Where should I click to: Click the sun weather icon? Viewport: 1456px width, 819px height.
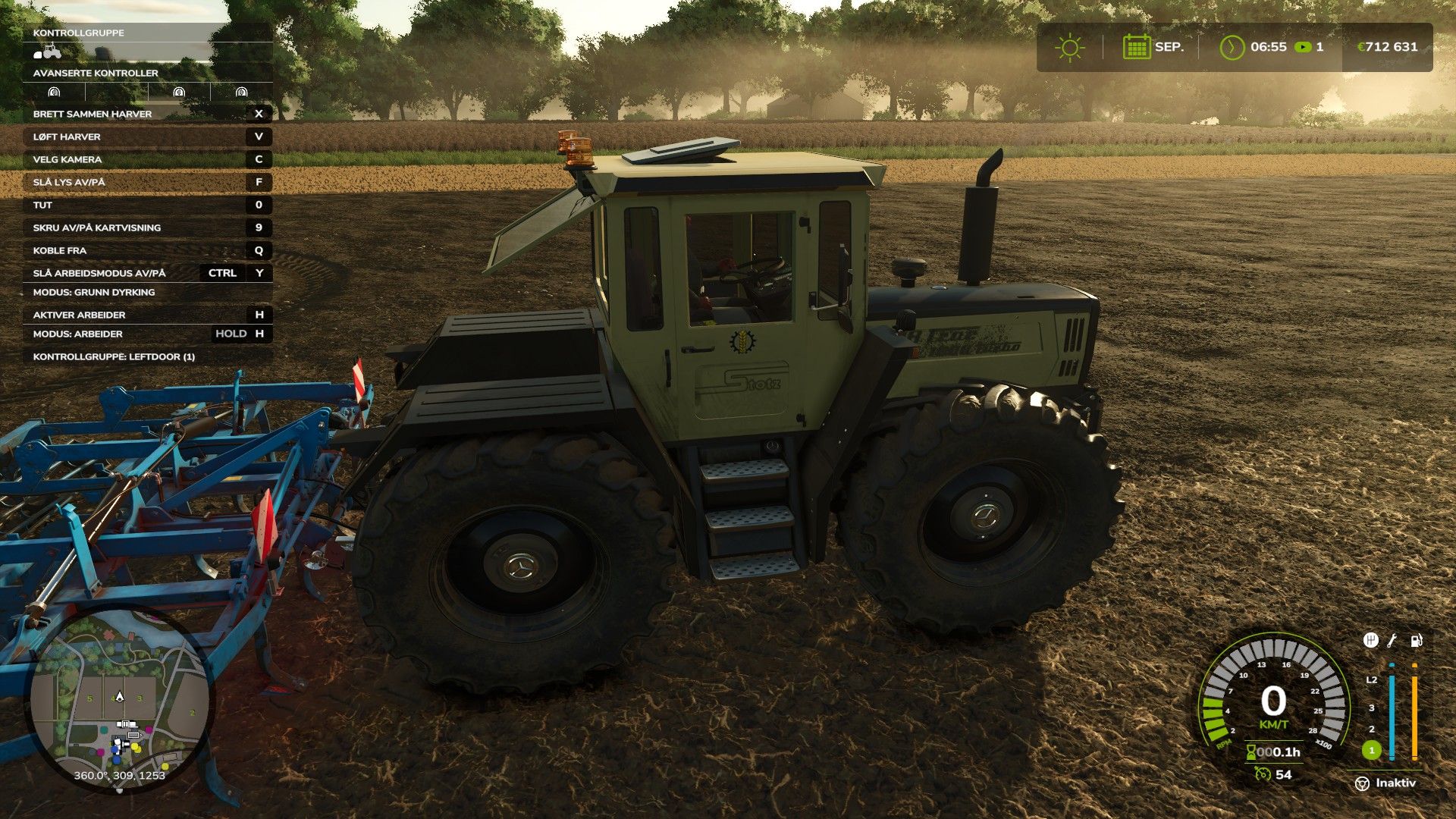coord(1069,48)
